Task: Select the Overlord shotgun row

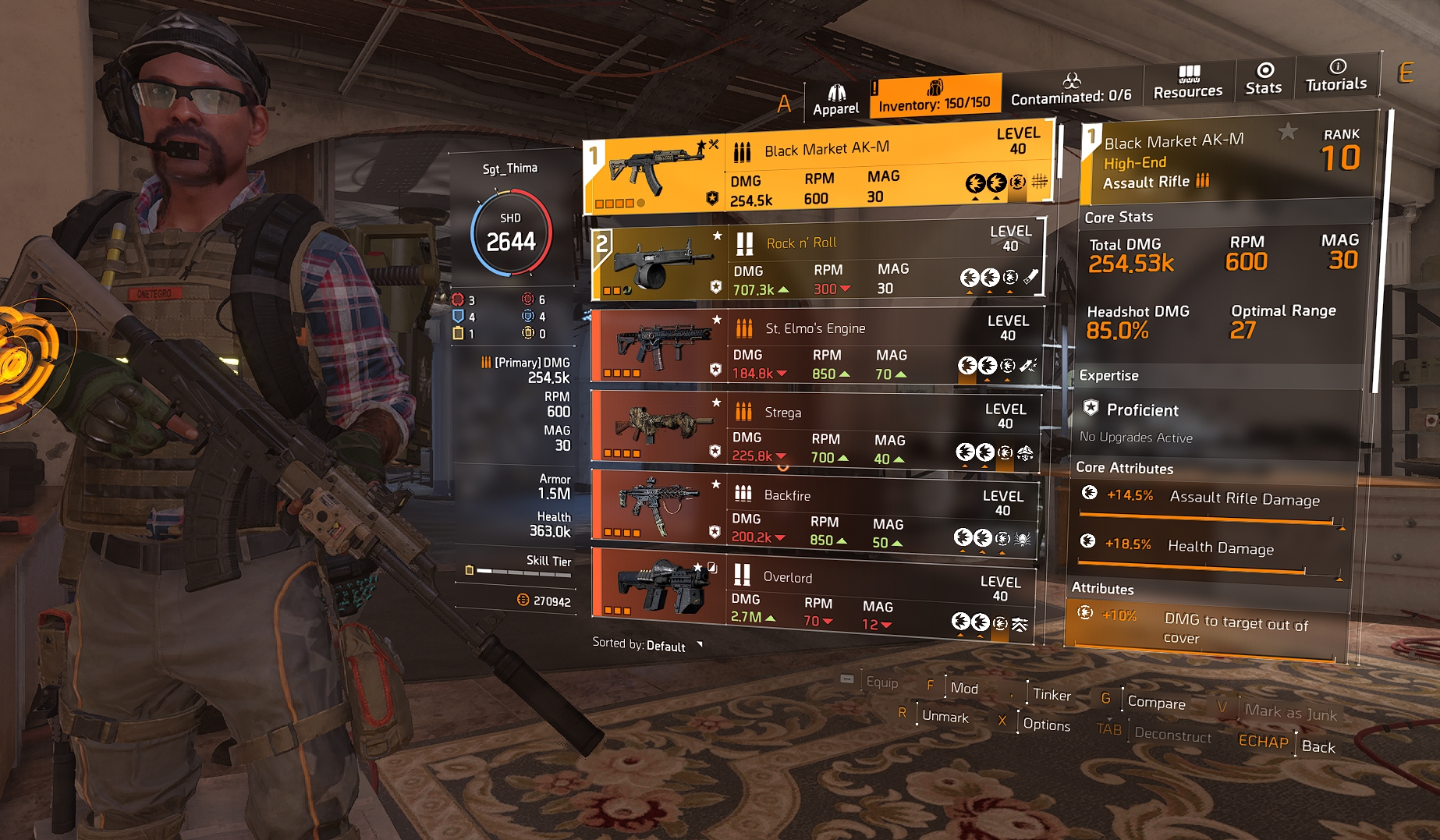Action: [x=811, y=598]
